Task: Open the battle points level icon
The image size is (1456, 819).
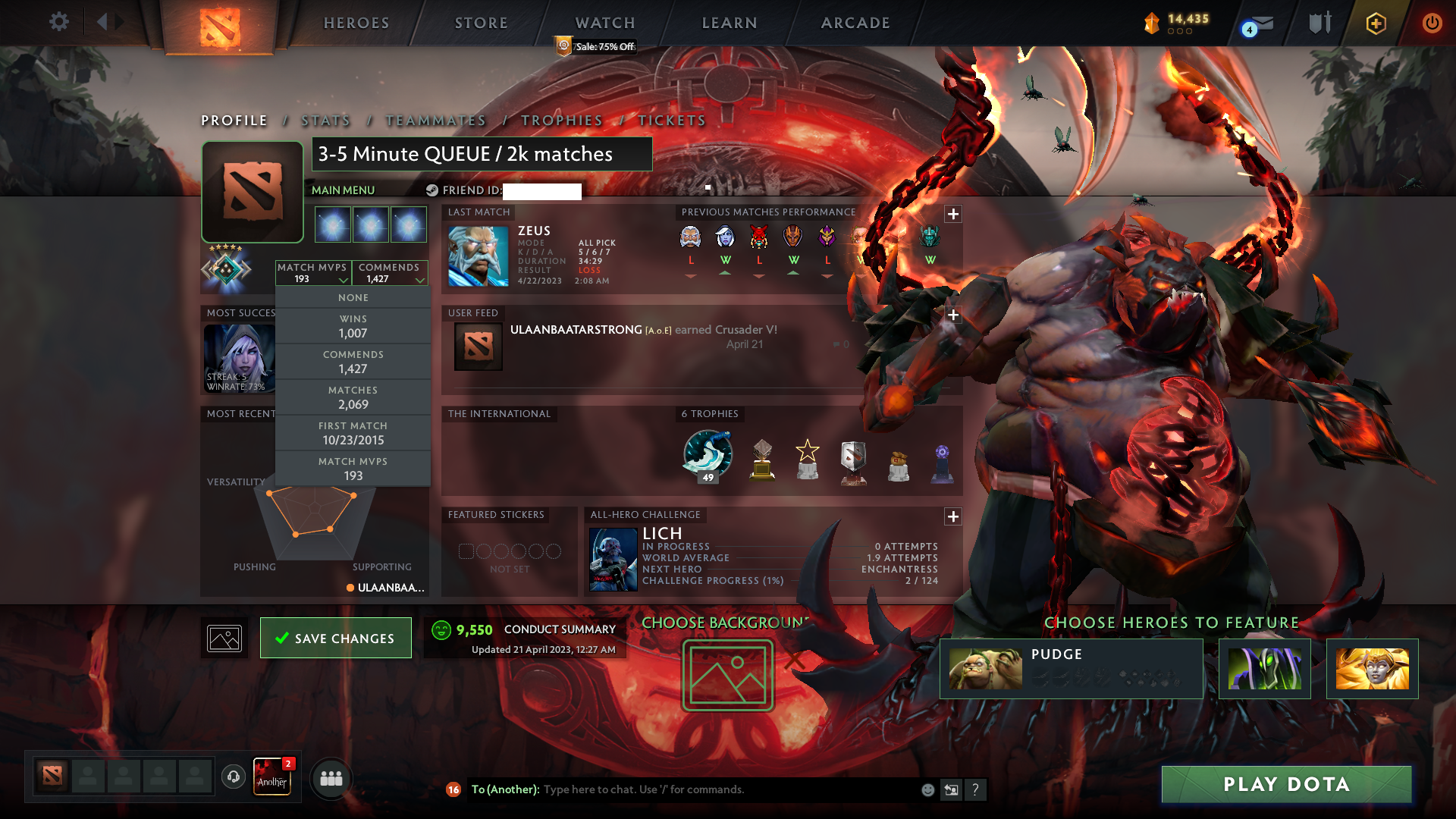Action: coord(1151,23)
